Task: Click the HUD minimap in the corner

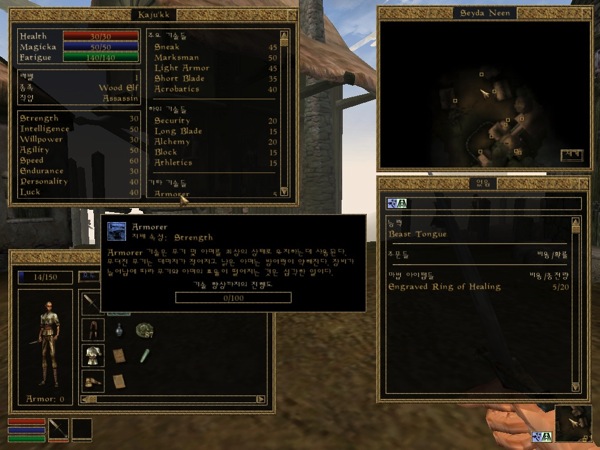Action: pos(573,422)
